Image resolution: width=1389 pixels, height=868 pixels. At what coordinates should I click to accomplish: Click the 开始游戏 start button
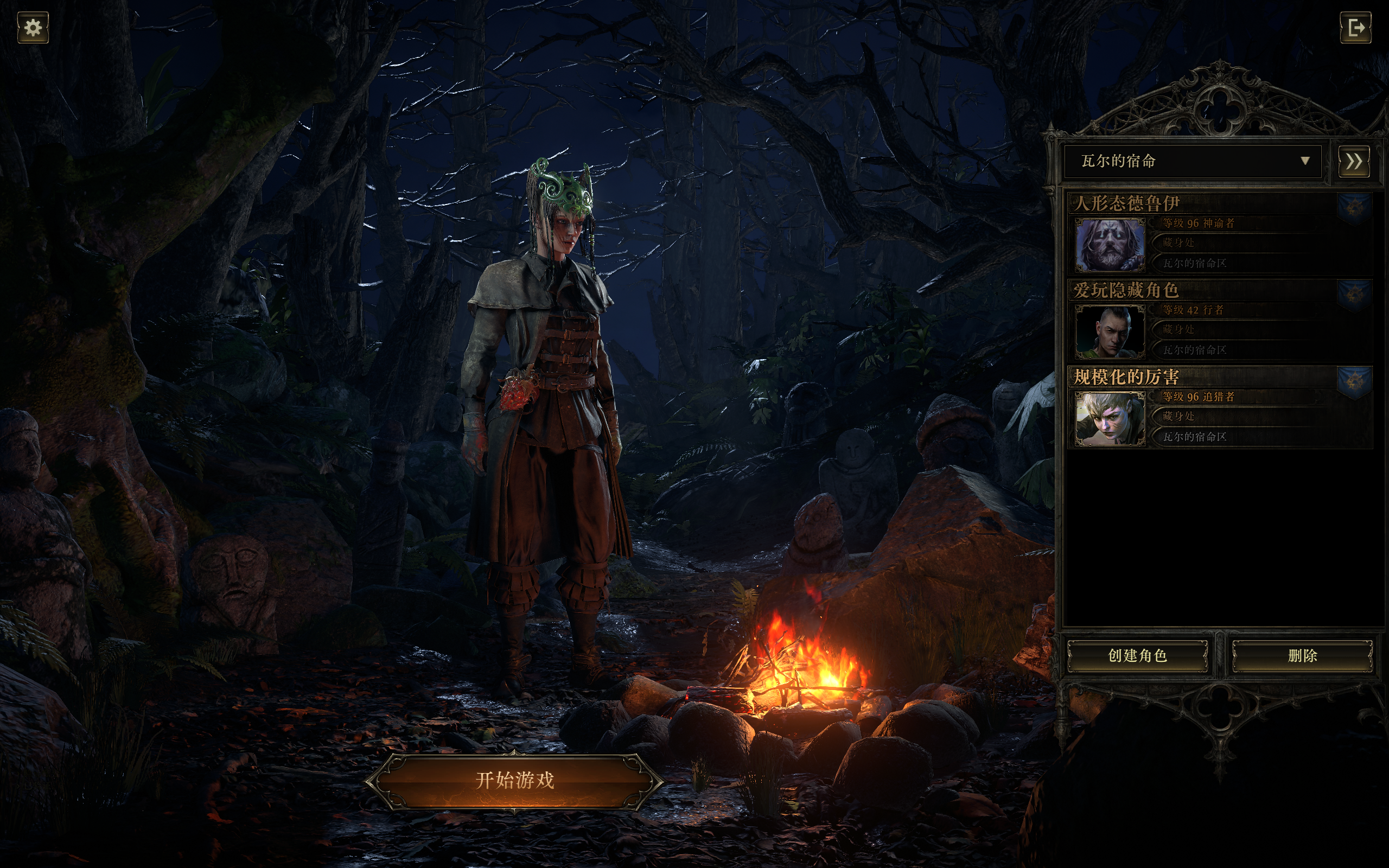(514, 780)
